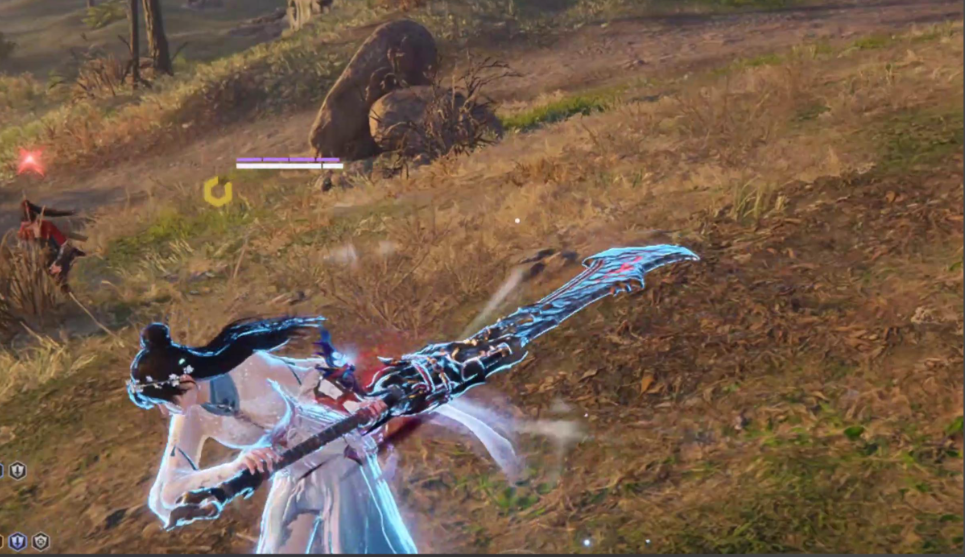The height and width of the screenshot is (557, 965).
Task: Select the blue glowing shield hexagon icon
Action: [18, 541]
